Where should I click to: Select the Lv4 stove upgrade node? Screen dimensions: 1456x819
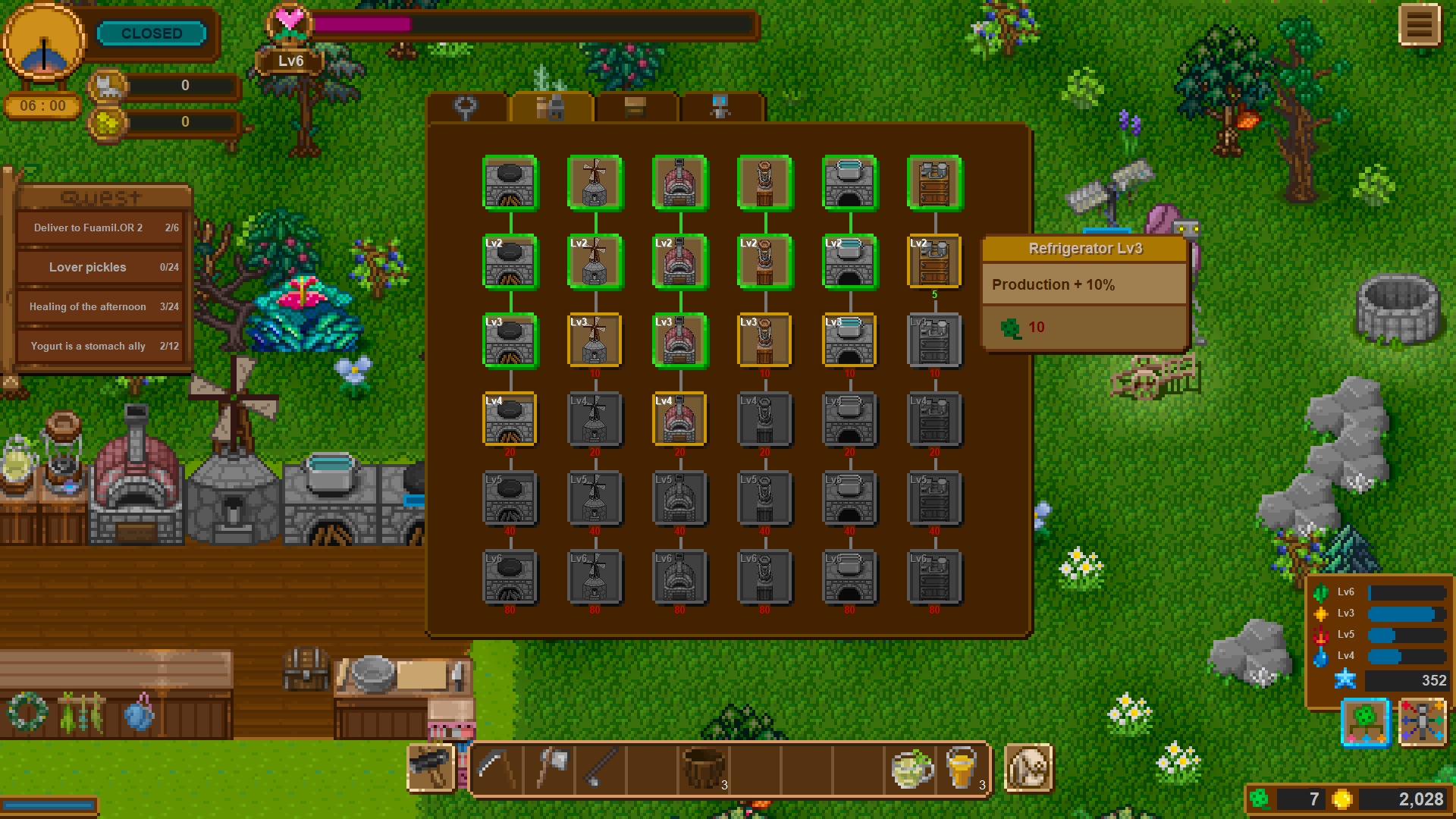pyautogui.click(x=510, y=419)
